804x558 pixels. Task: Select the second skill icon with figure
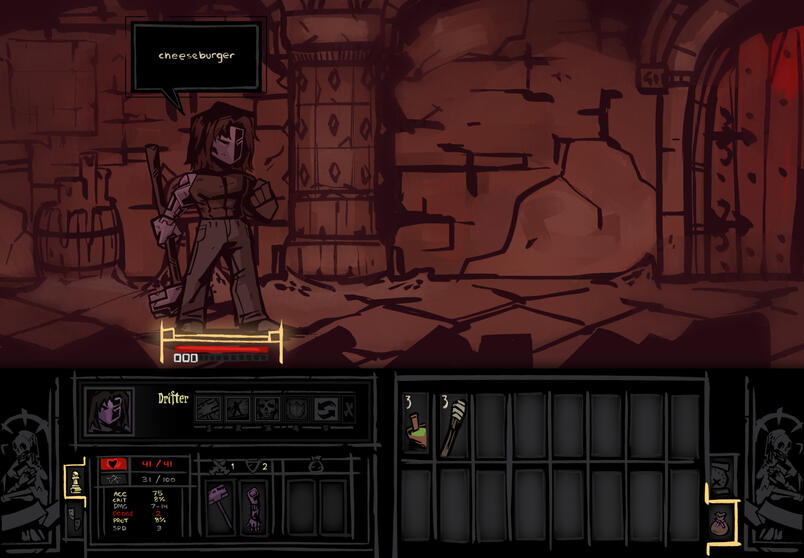coord(237,408)
